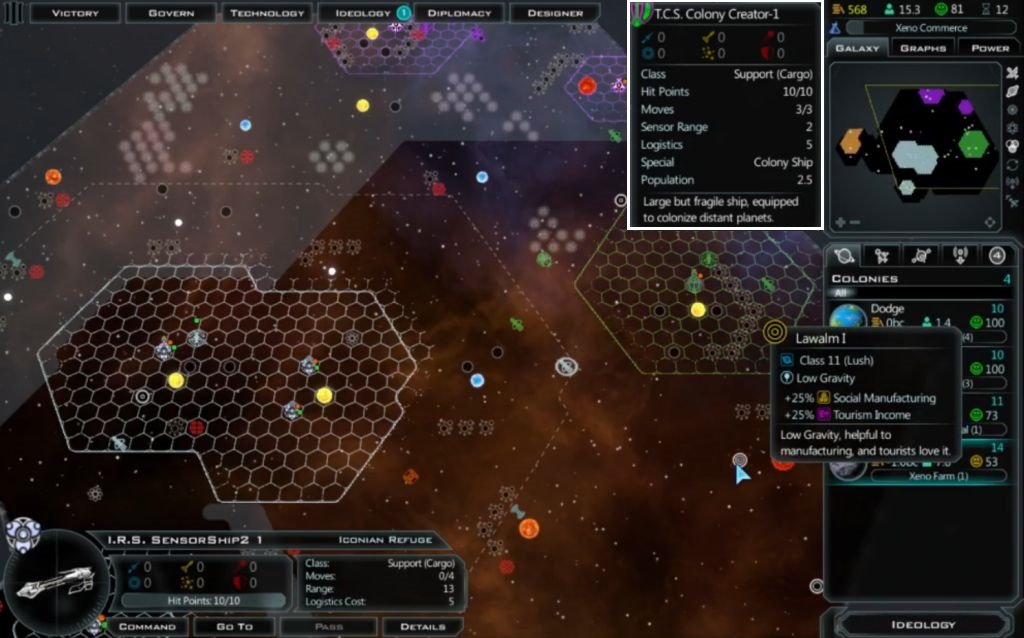Switch to the Graphs tab
Image resolution: width=1024 pixels, height=638 pixels.
923,48
